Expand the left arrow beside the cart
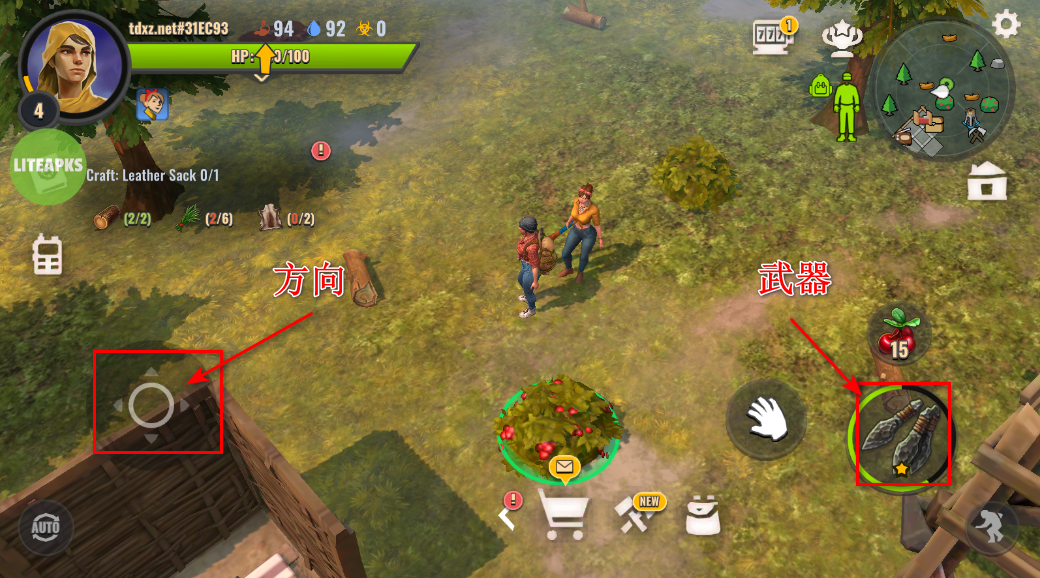The height and width of the screenshot is (578, 1040). [x=509, y=514]
